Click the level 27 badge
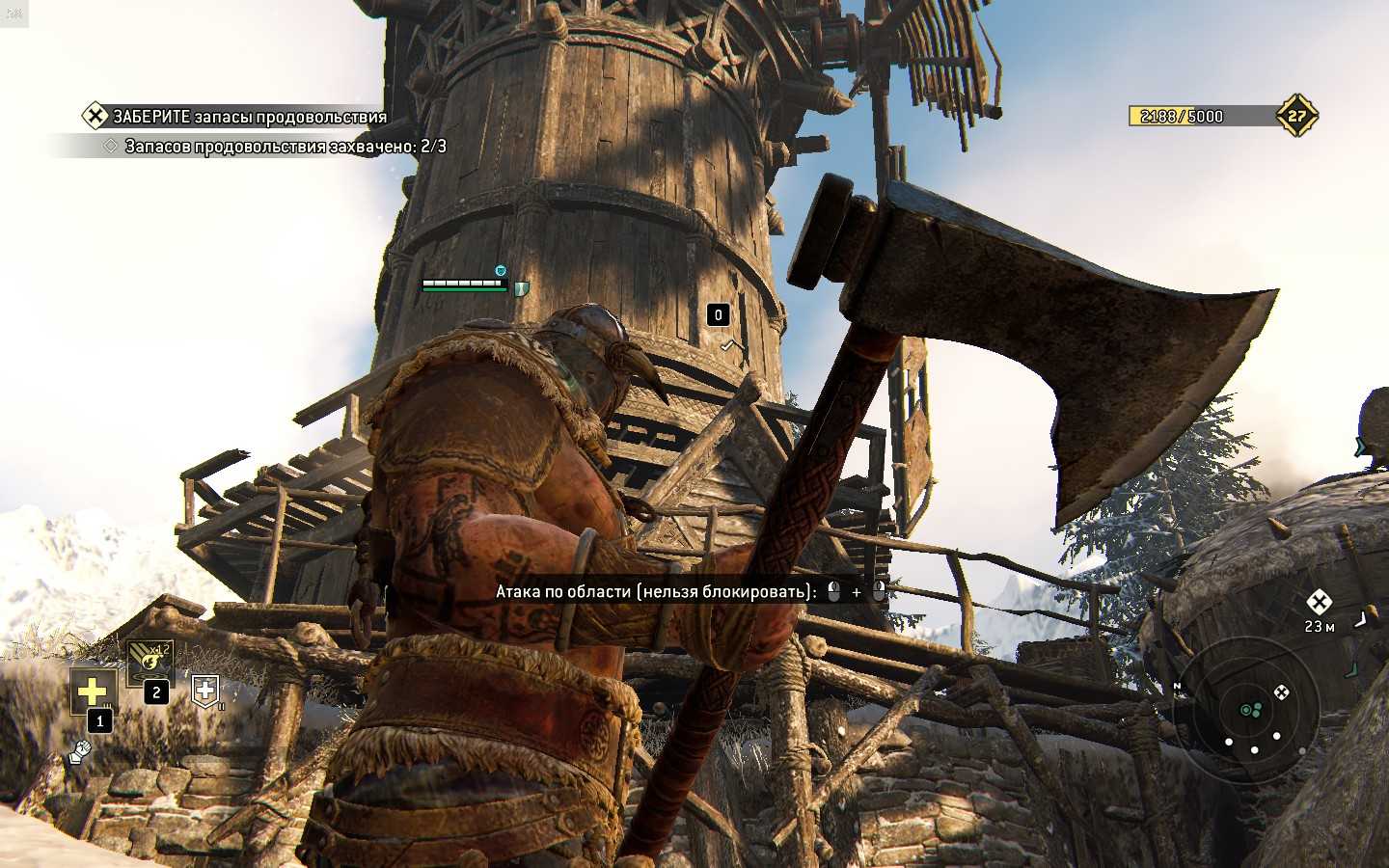This screenshot has width=1389, height=868. coord(1296,116)
